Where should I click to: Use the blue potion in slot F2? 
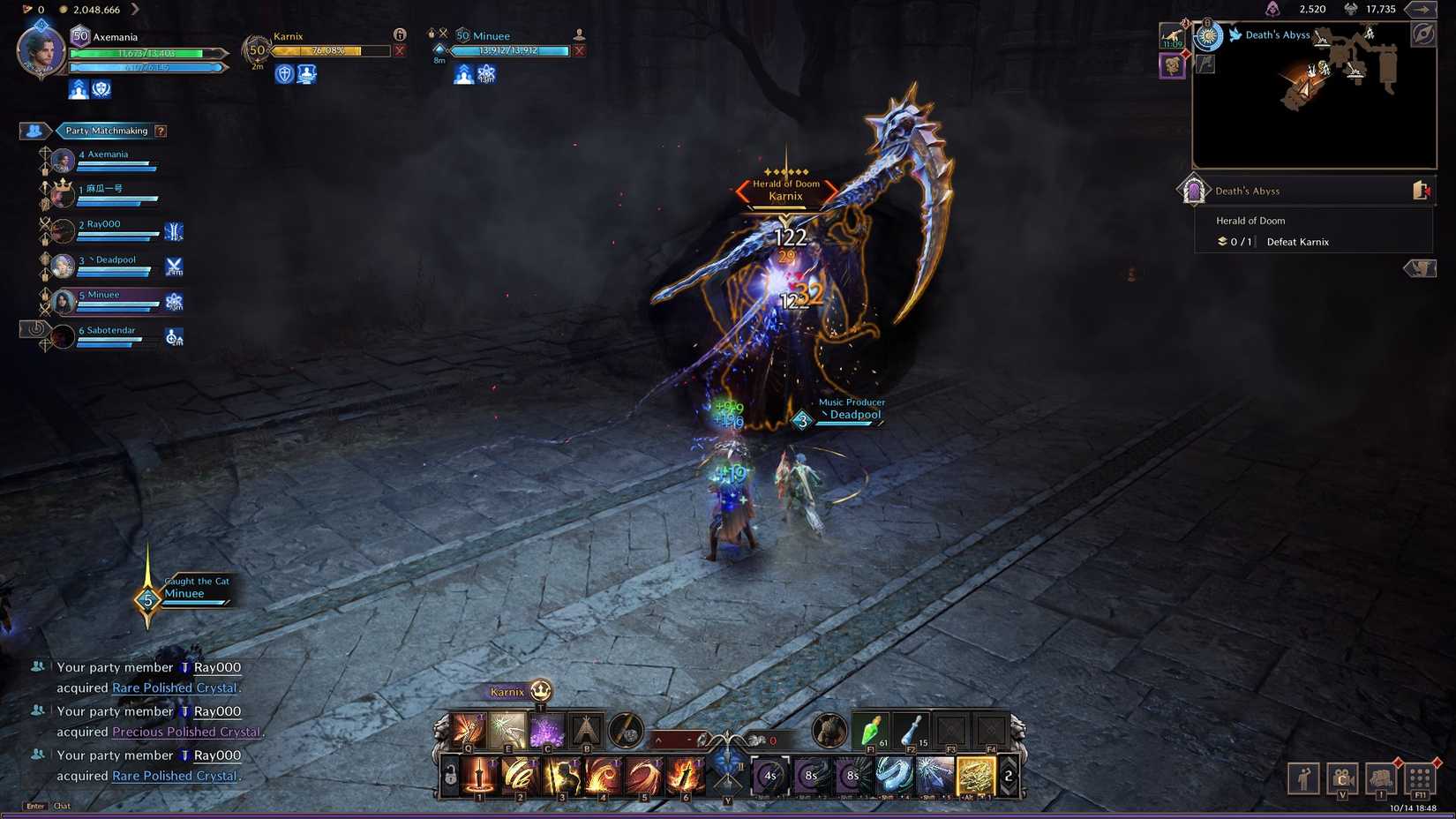pos(911,731)
